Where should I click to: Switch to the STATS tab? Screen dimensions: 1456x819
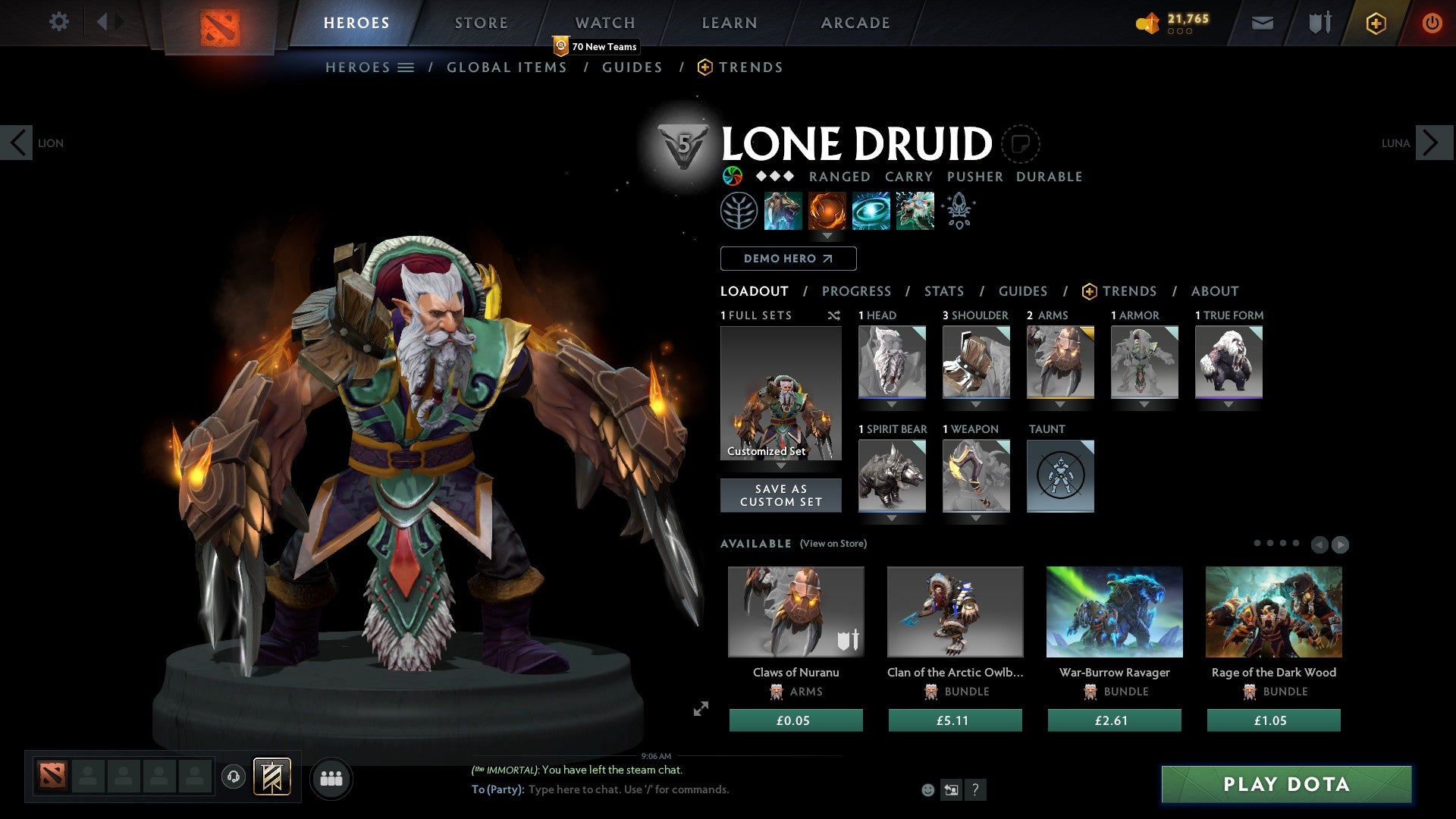click(x=943, y=290)
